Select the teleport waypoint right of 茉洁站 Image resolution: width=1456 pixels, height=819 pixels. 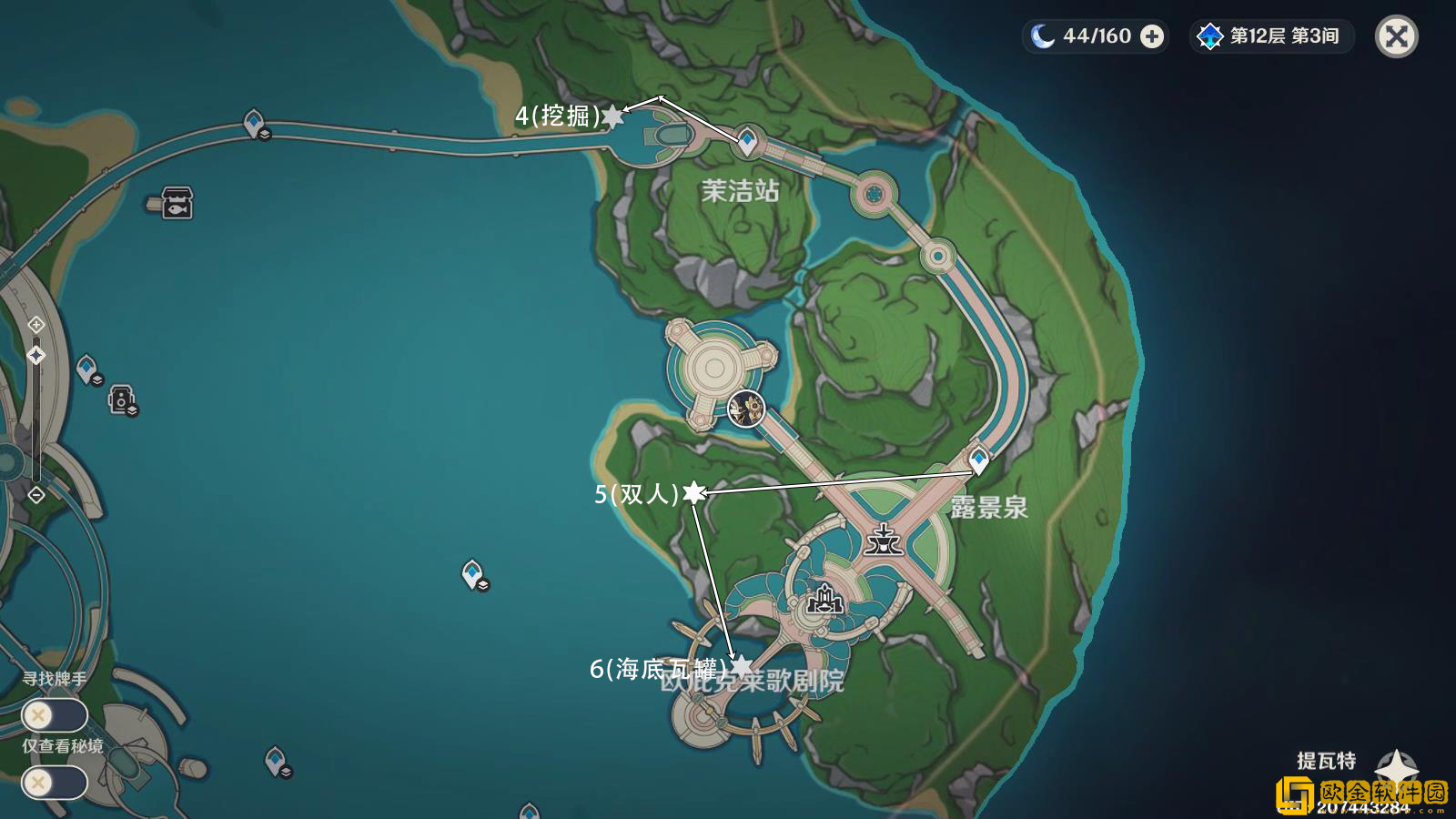[746, 139]
